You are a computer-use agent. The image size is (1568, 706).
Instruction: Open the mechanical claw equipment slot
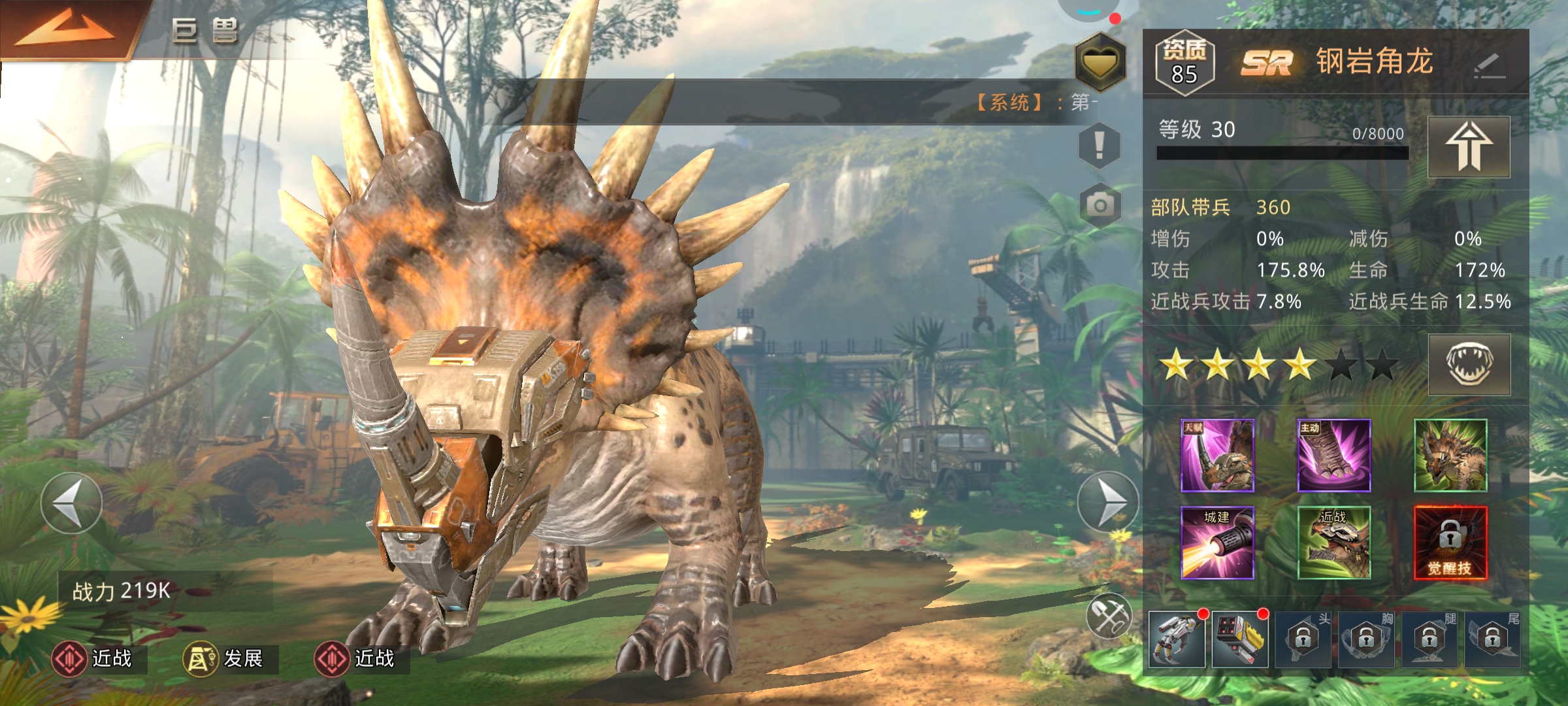1177,639
